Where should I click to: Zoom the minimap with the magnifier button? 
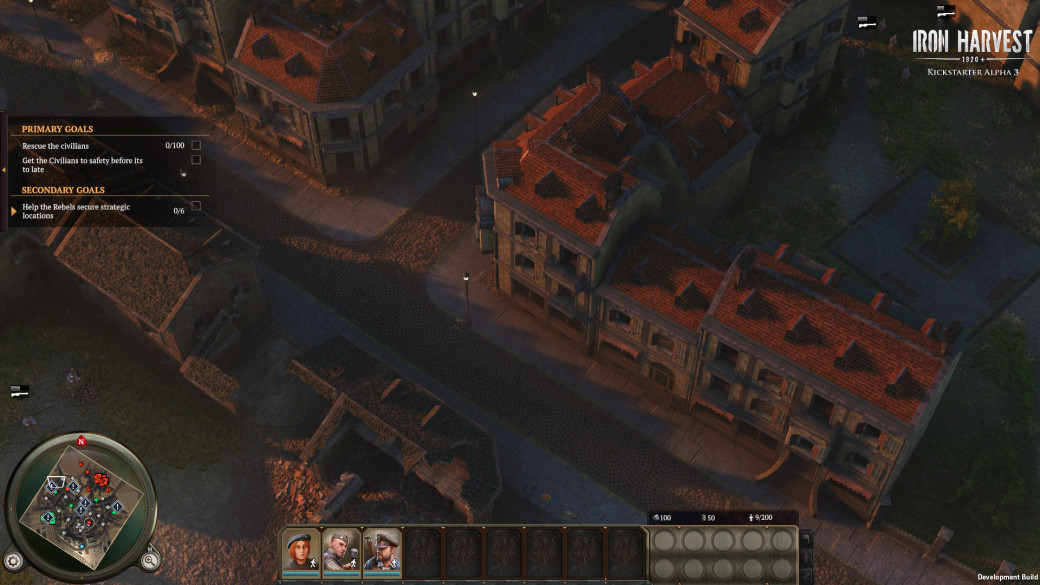[149, 560]
